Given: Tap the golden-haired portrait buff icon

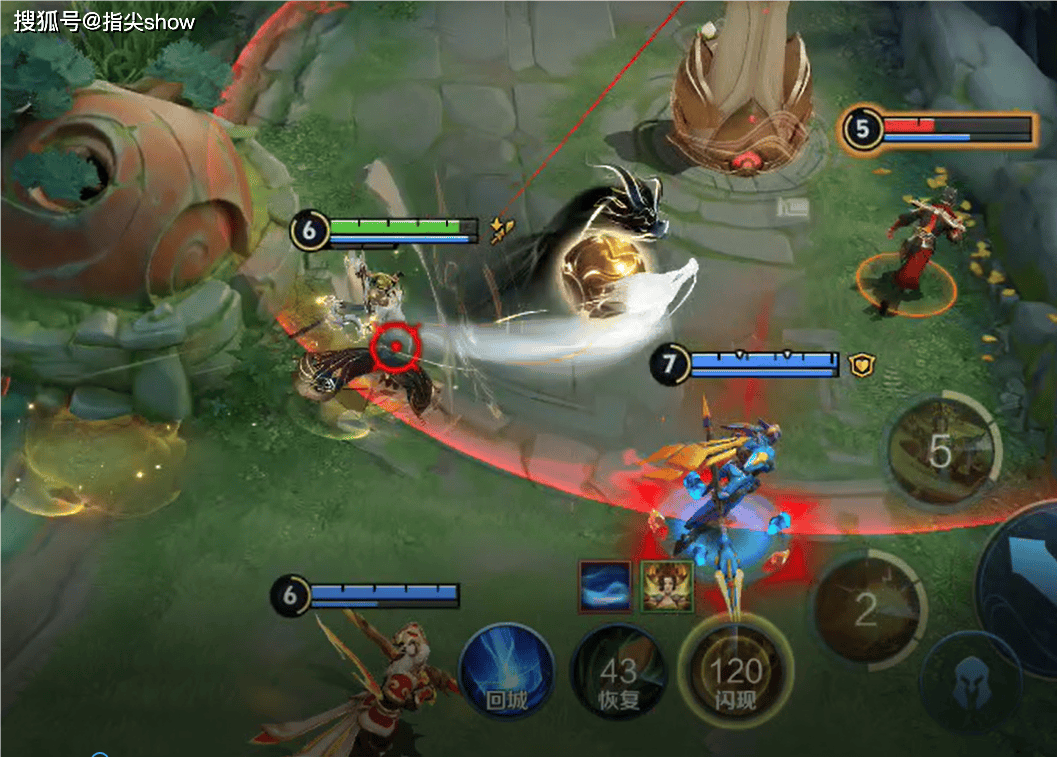Looking at the screenshot, I should pyautogui.click(x=666, y=586).
